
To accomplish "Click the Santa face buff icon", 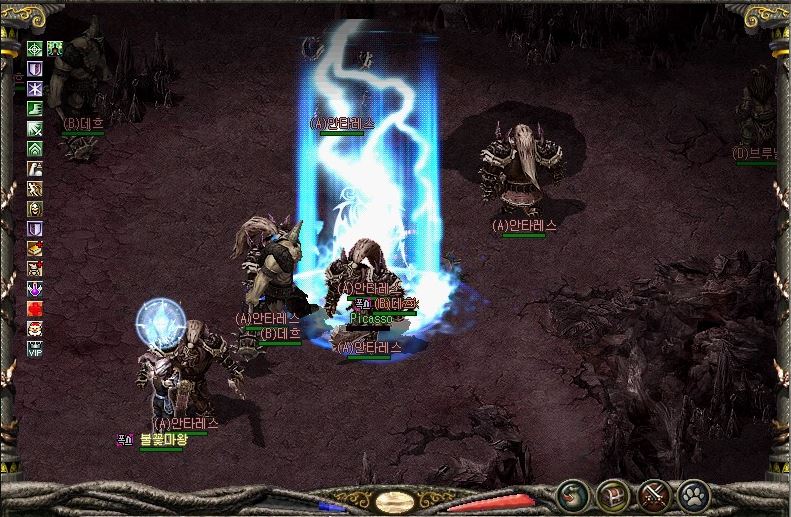I will [35, 328].
